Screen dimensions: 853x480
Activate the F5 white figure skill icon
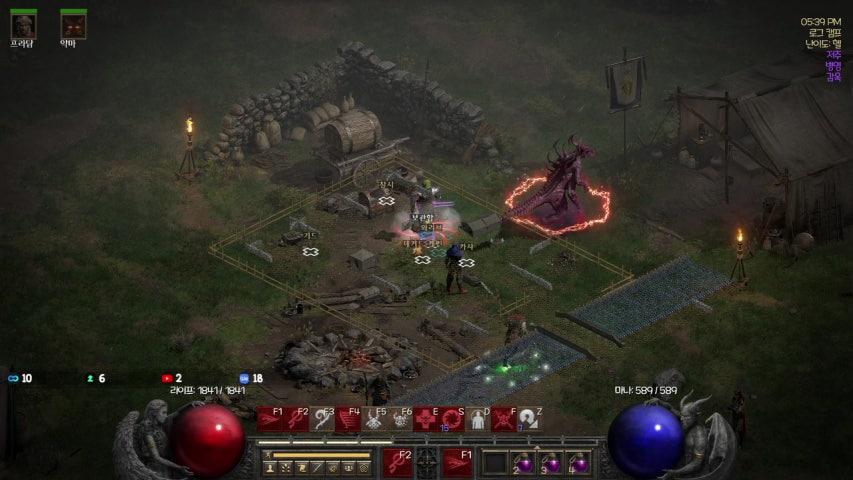coord(374,419)
